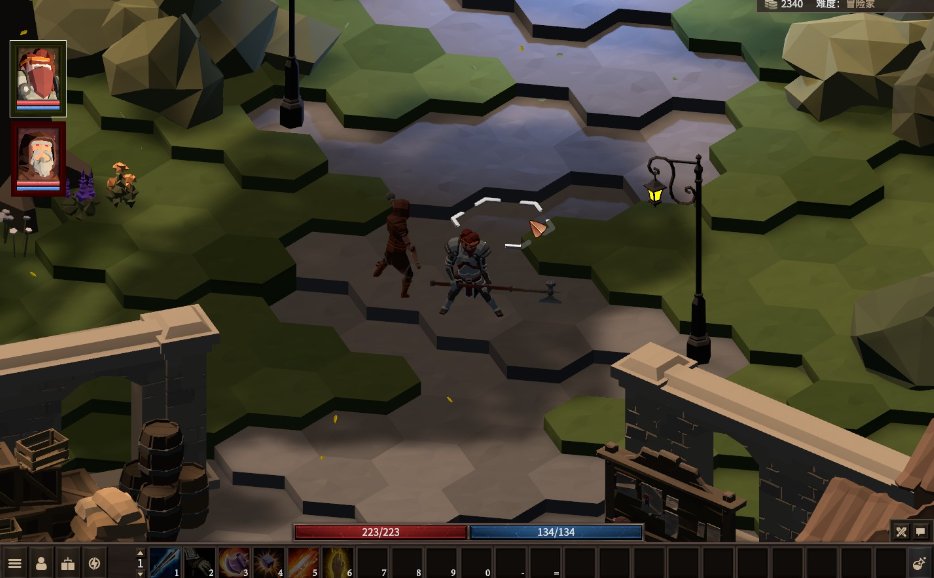Toggle combat mode with crossed swords button
This screenshot has width=934, height=578.
901,532
